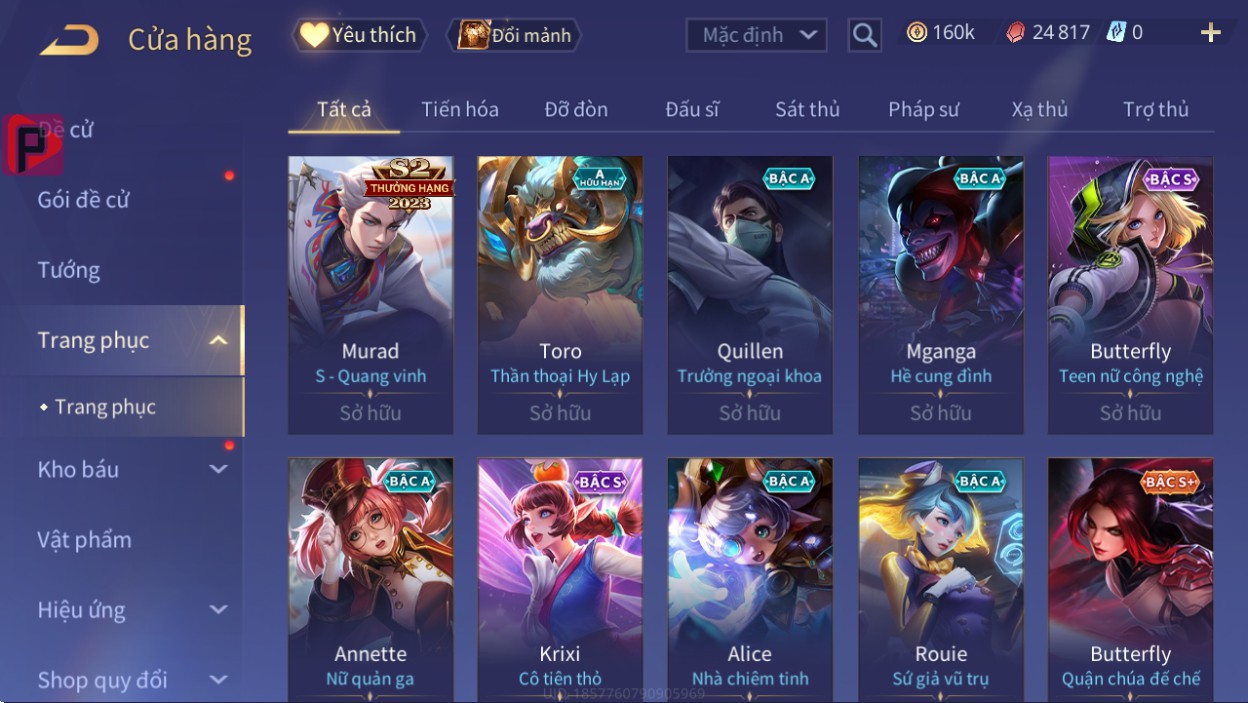Open the Đổi mảnh fragment exchange

[515, 35]
